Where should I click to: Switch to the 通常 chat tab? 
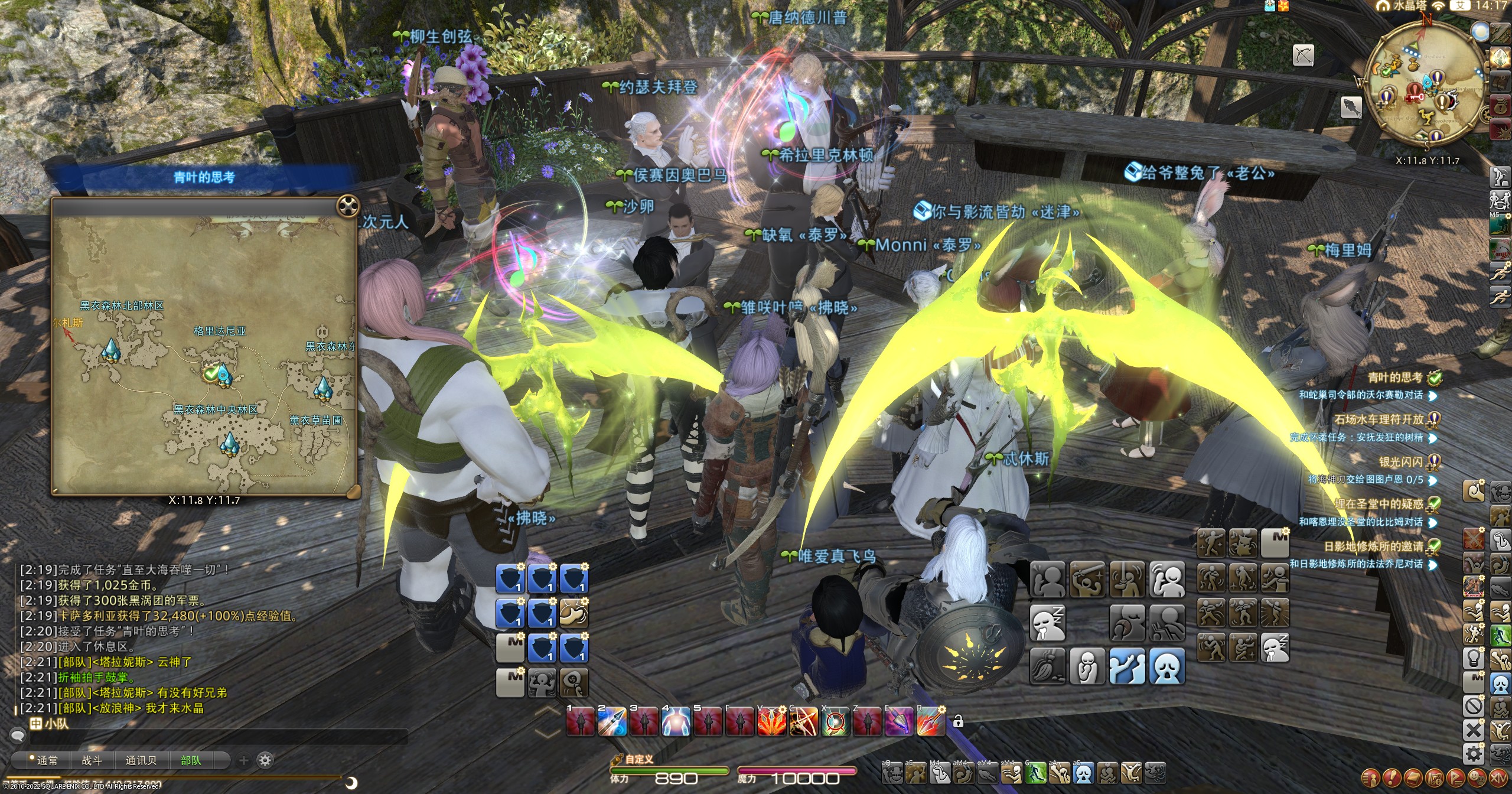(x=47, y=760)
